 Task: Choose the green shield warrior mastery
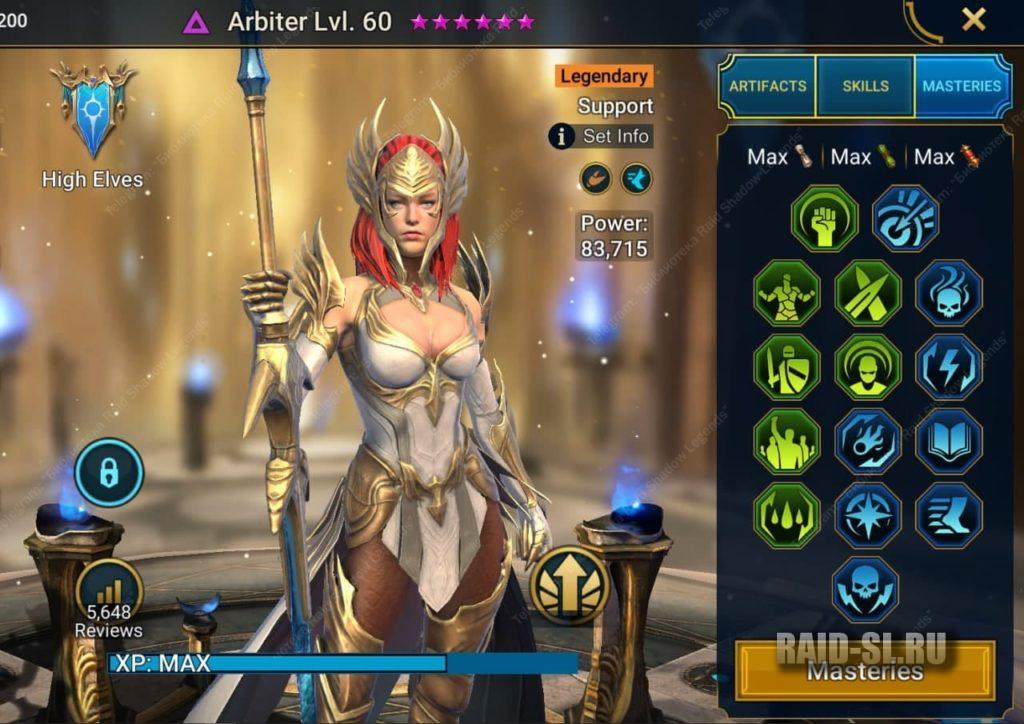[787, 367]
